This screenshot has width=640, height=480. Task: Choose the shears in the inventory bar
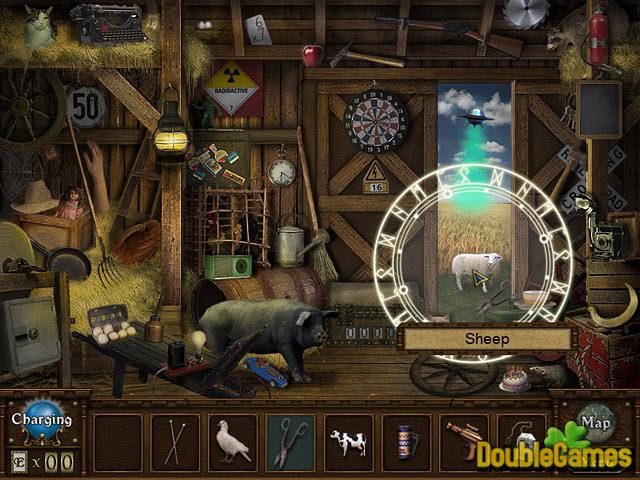point(291,439)
